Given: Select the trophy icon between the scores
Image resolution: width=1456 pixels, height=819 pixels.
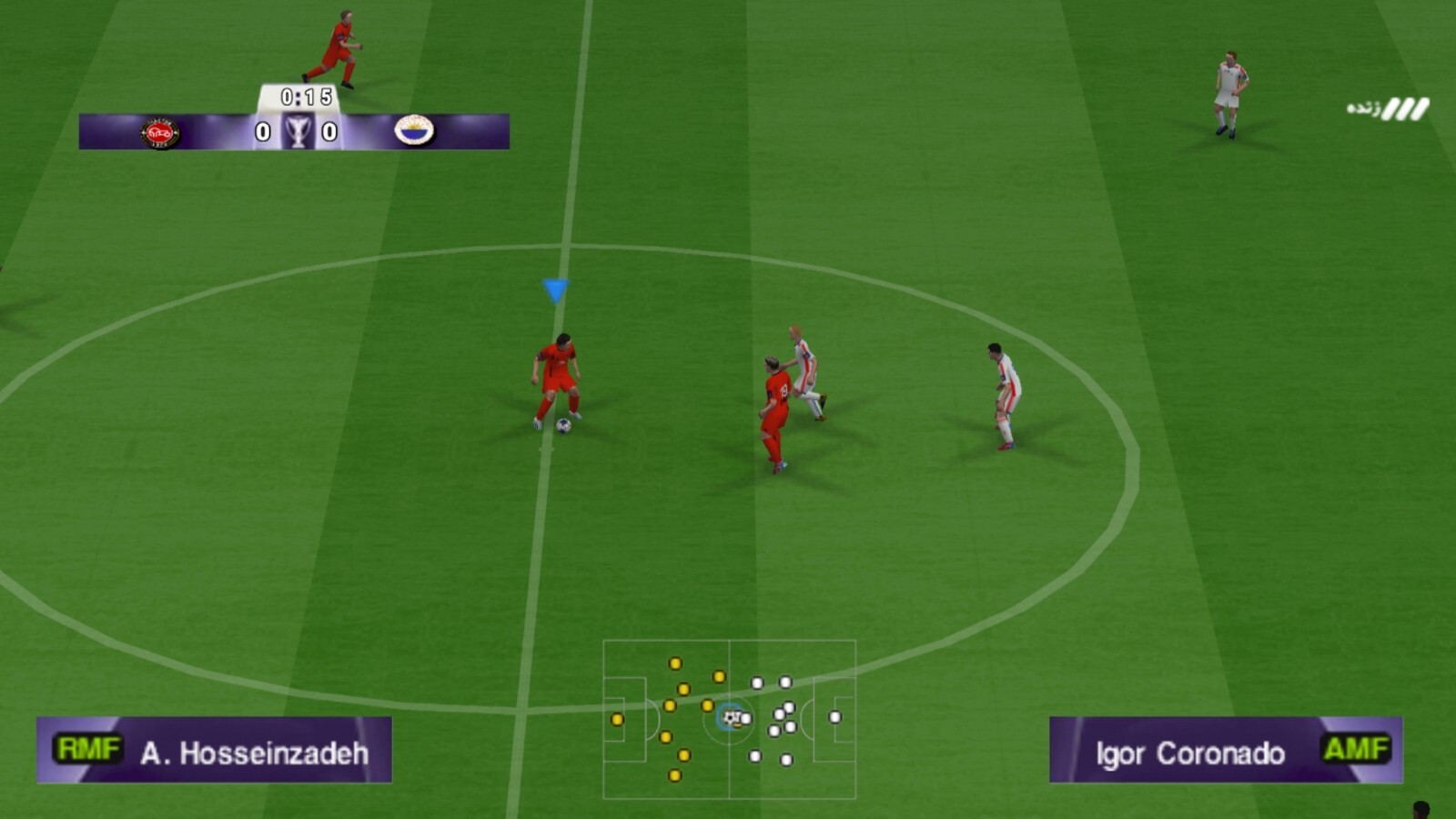Looking at the screenshot, I should pyautogui.click(x=296, y=128).
